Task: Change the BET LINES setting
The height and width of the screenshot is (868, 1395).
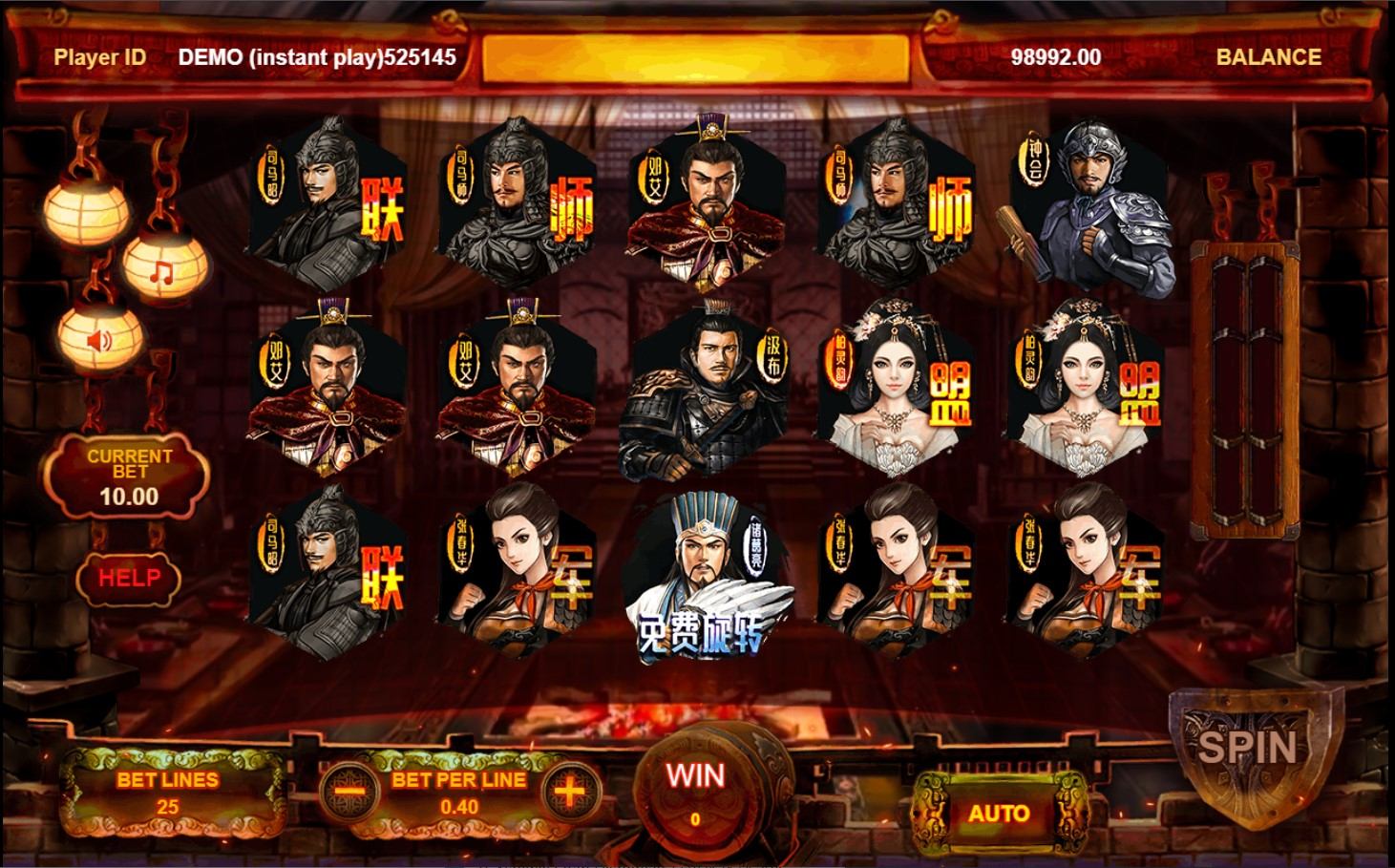Action: click(168, 793)
